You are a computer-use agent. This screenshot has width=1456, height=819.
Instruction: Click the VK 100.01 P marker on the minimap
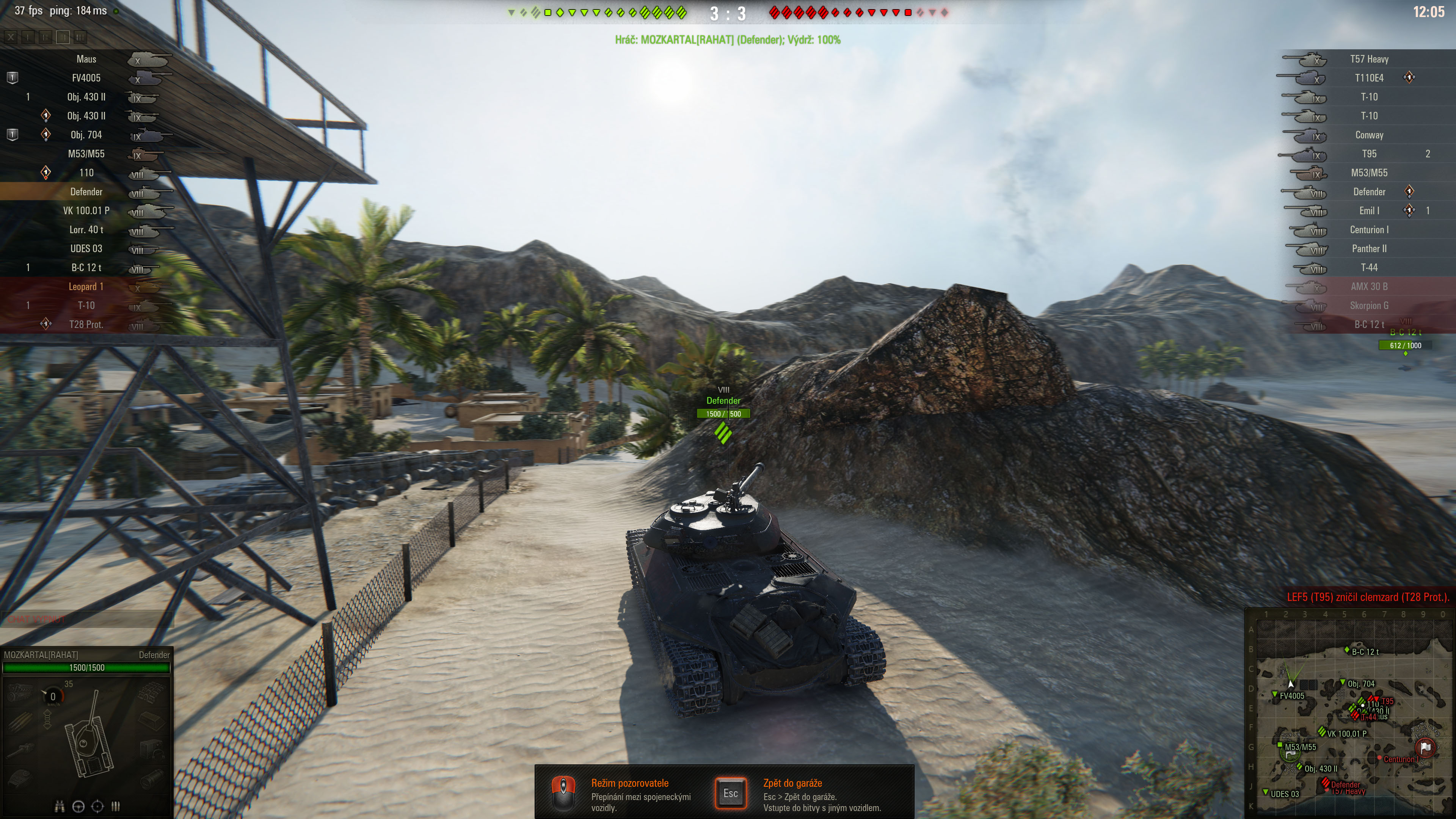[1322, 732]
